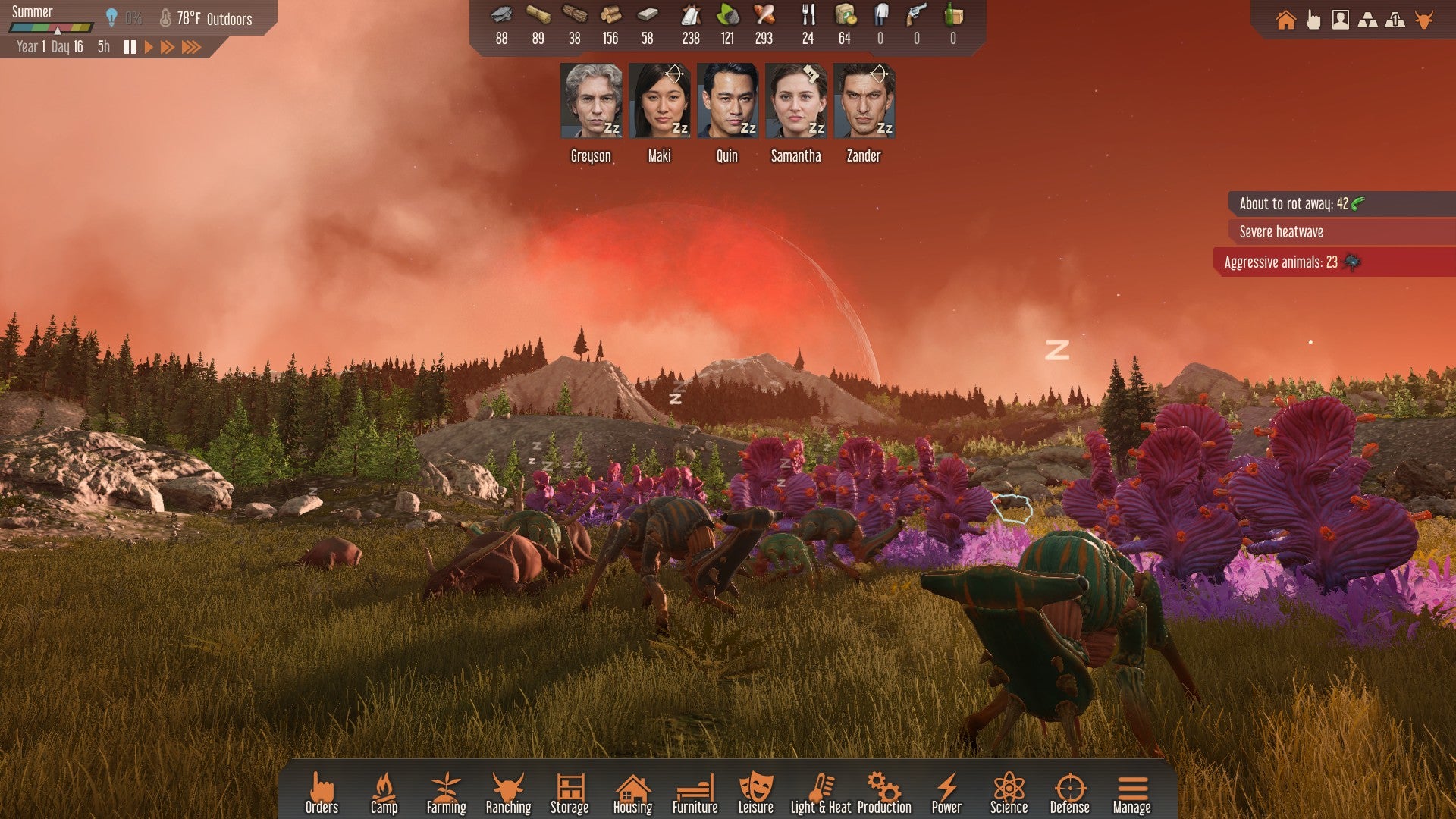Screen dimensions: 1456x819
Task: Open the Manage menu
Action: (1131, 793)
